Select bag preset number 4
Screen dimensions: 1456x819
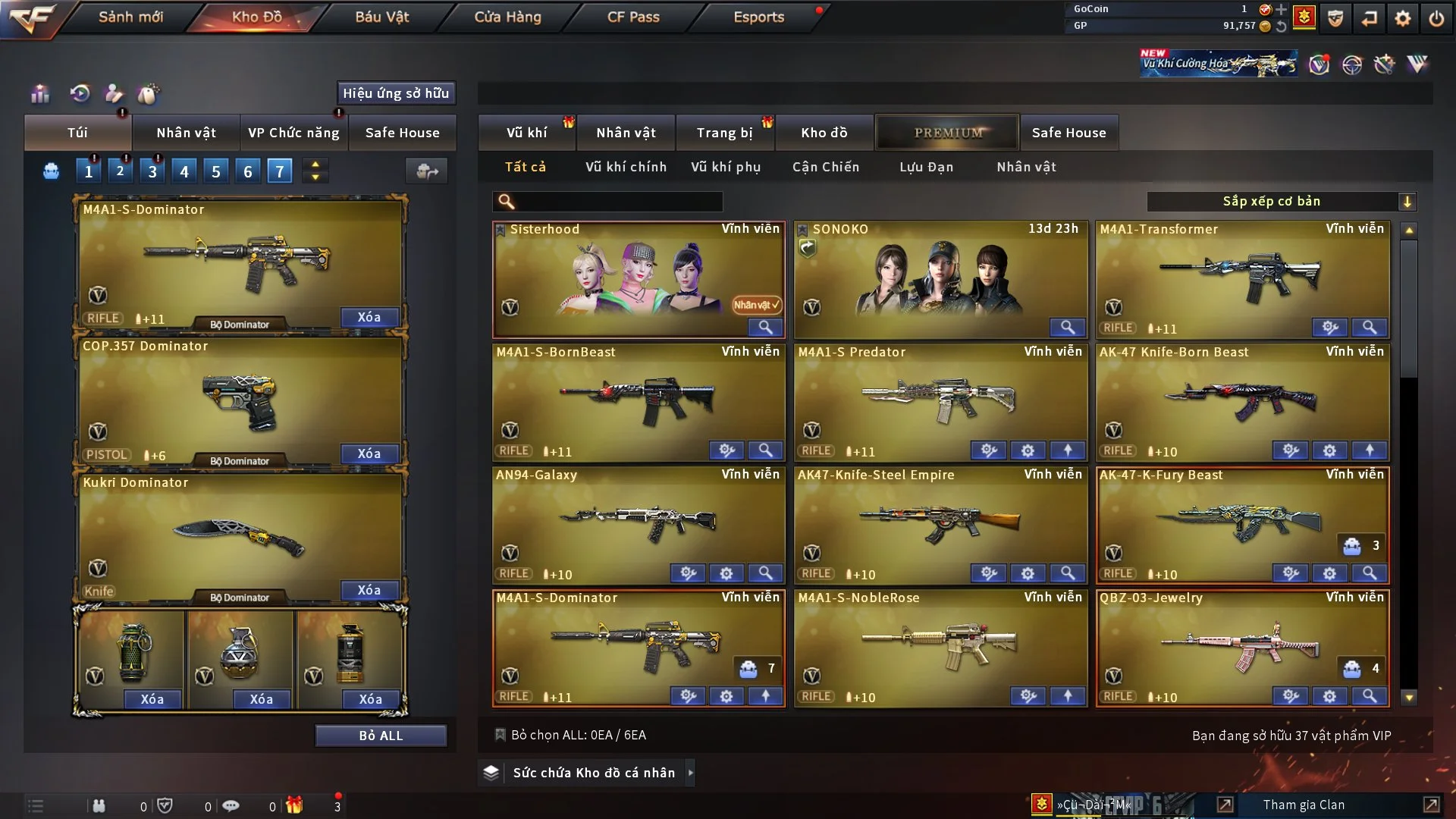pyautogui.click(x=184, y=171)
